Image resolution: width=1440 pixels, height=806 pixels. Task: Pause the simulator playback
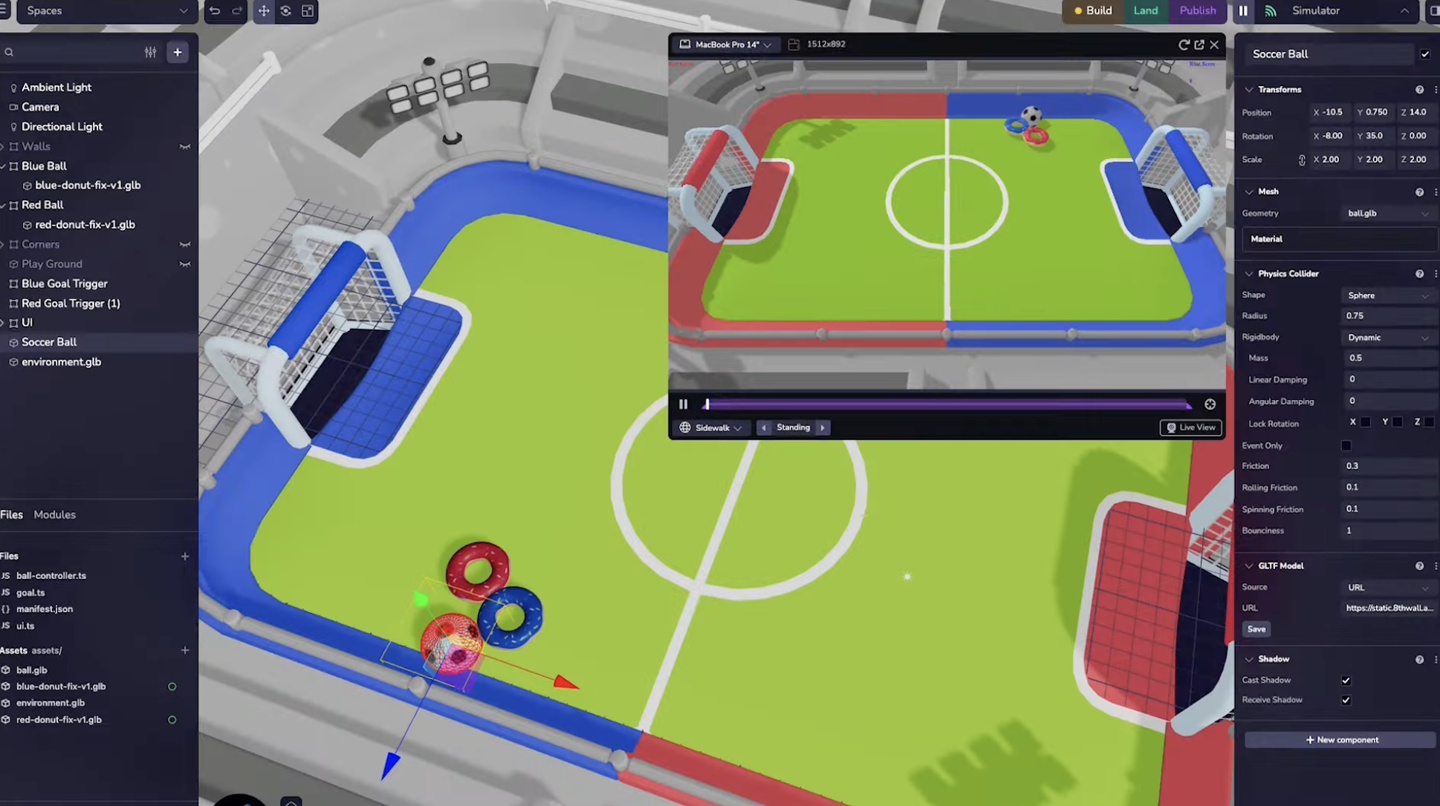(684, 404)
